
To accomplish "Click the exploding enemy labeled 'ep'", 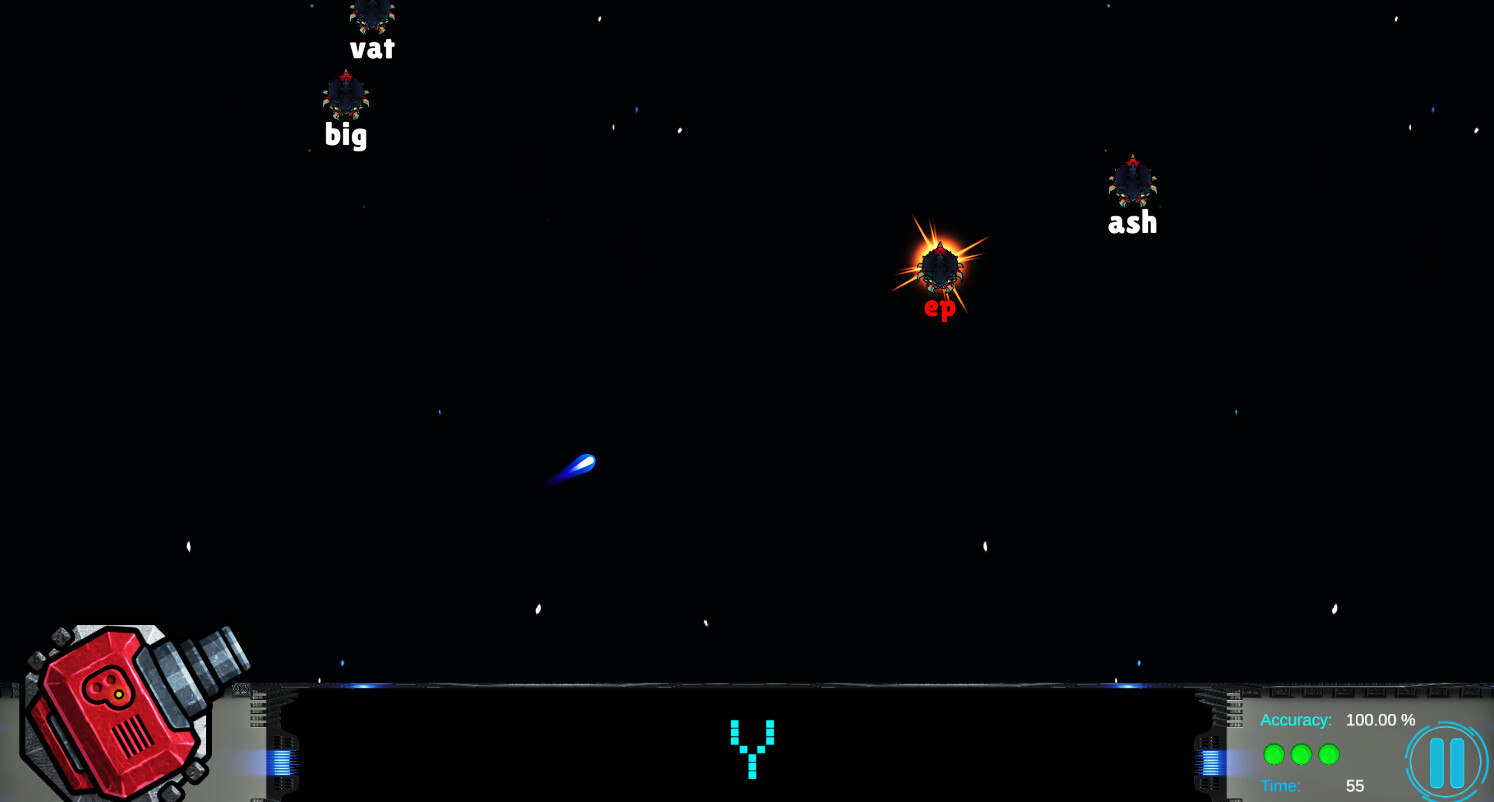I will (941, 265).
